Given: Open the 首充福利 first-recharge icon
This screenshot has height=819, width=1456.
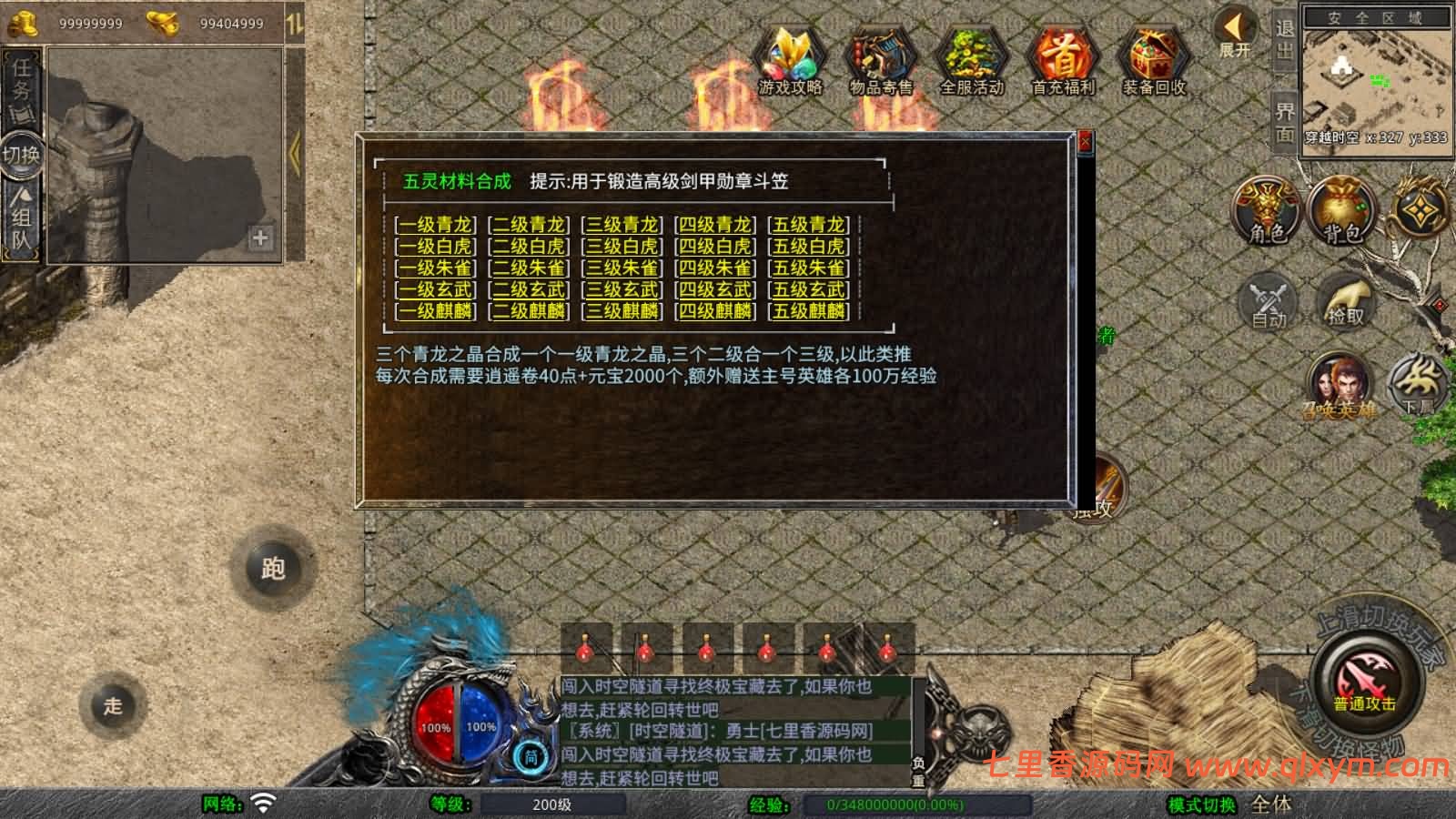Looking at the screenshot, I should [1063, 59].
